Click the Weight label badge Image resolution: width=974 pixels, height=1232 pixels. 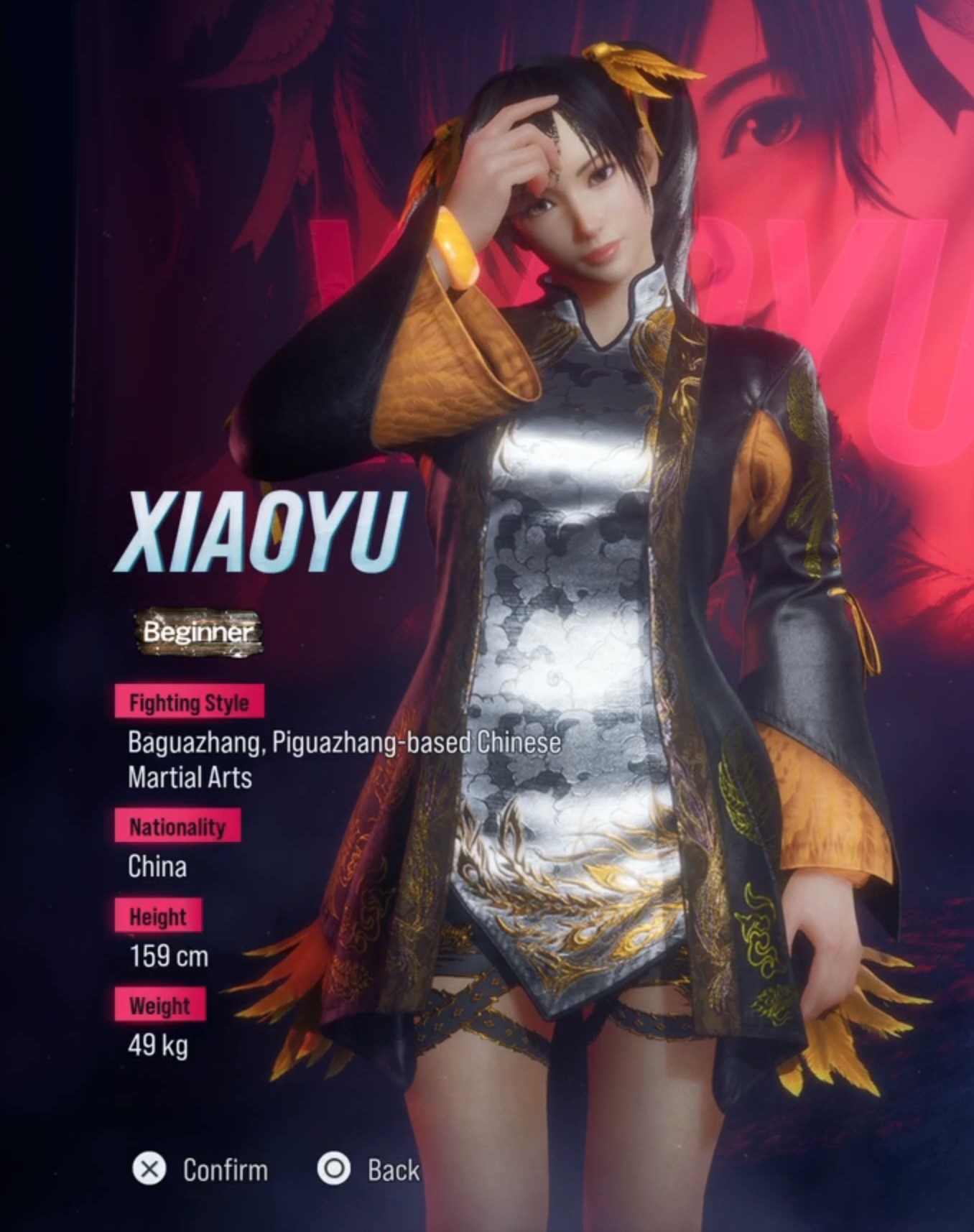point(161,1006)
